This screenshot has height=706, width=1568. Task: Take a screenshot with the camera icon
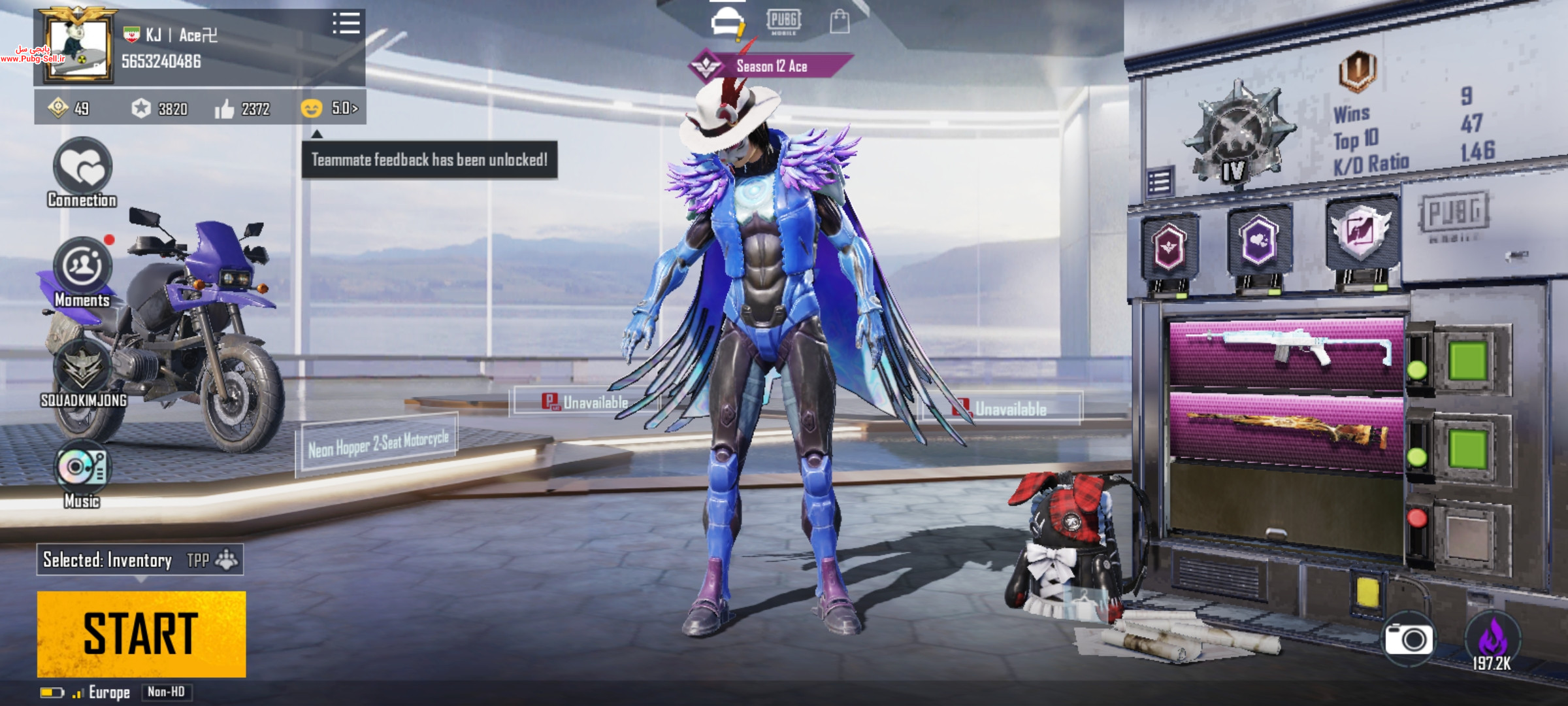click(x=1409, y=639)
